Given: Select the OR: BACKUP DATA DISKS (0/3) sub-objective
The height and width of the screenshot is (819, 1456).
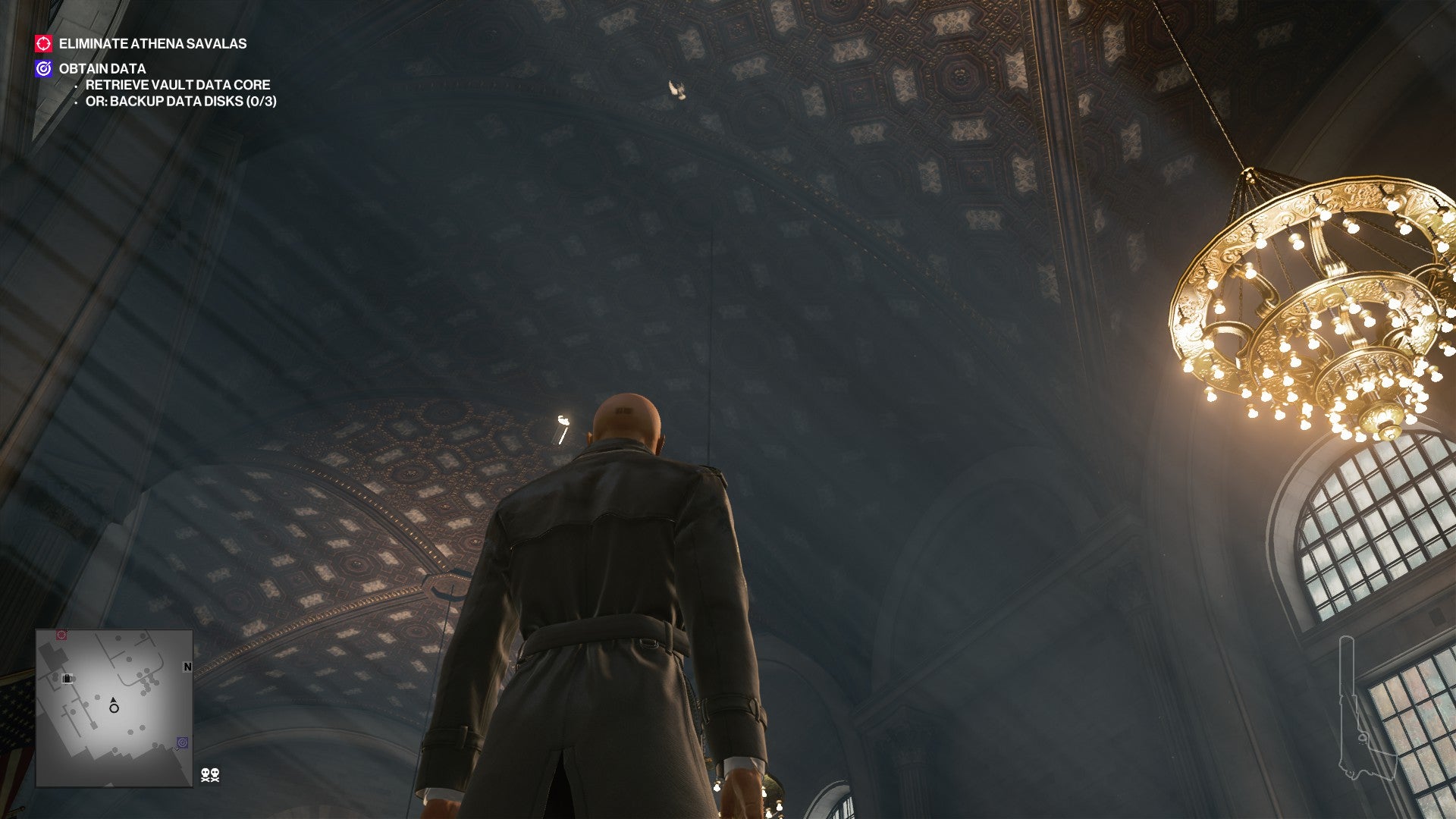Looking at the screenshot, I should pos(180,102).
